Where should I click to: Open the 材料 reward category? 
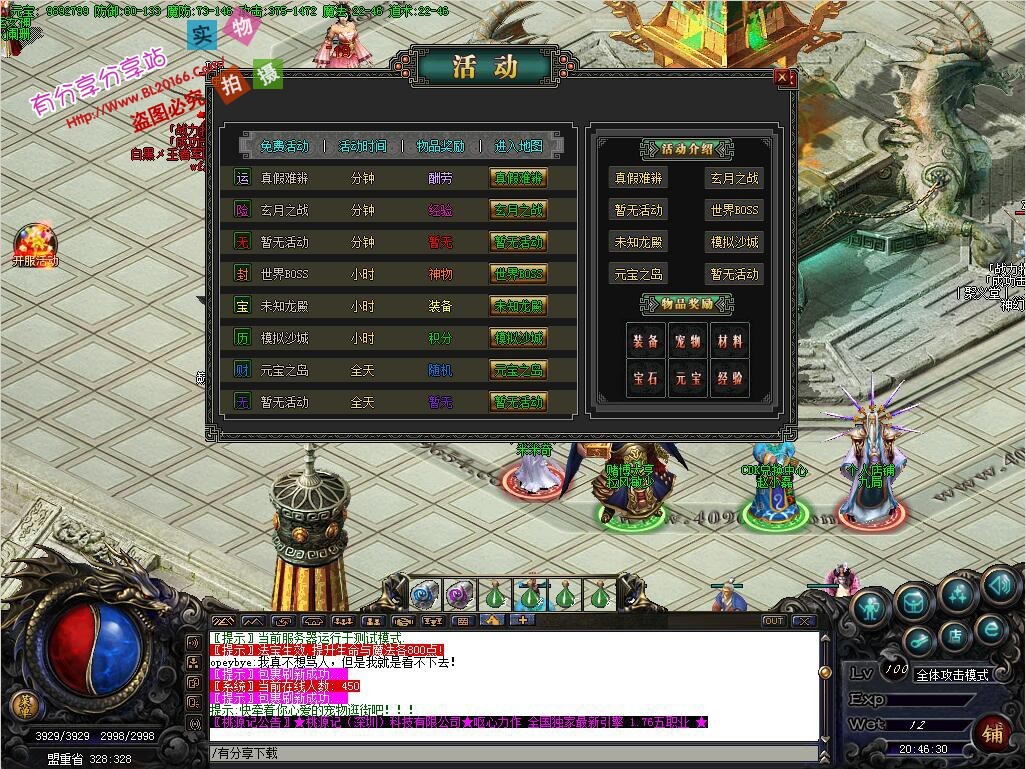(730, 342)
